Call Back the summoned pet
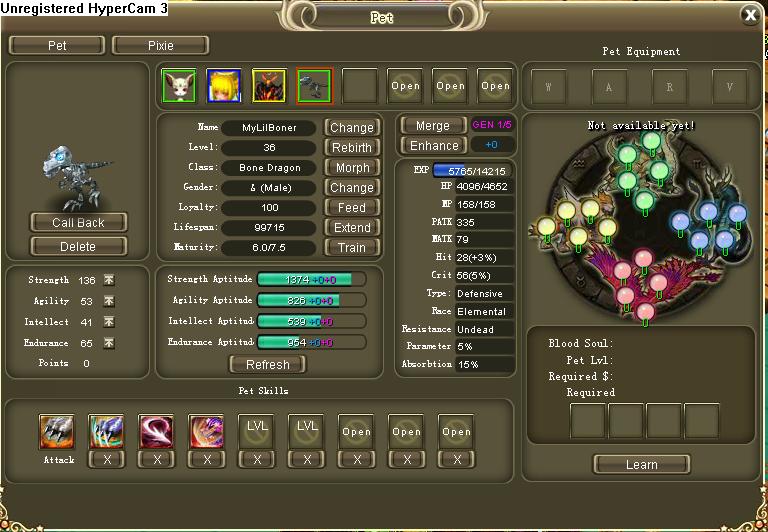This screenshot has width=768, height=532. pyautogui.click(x=78, y=222)
